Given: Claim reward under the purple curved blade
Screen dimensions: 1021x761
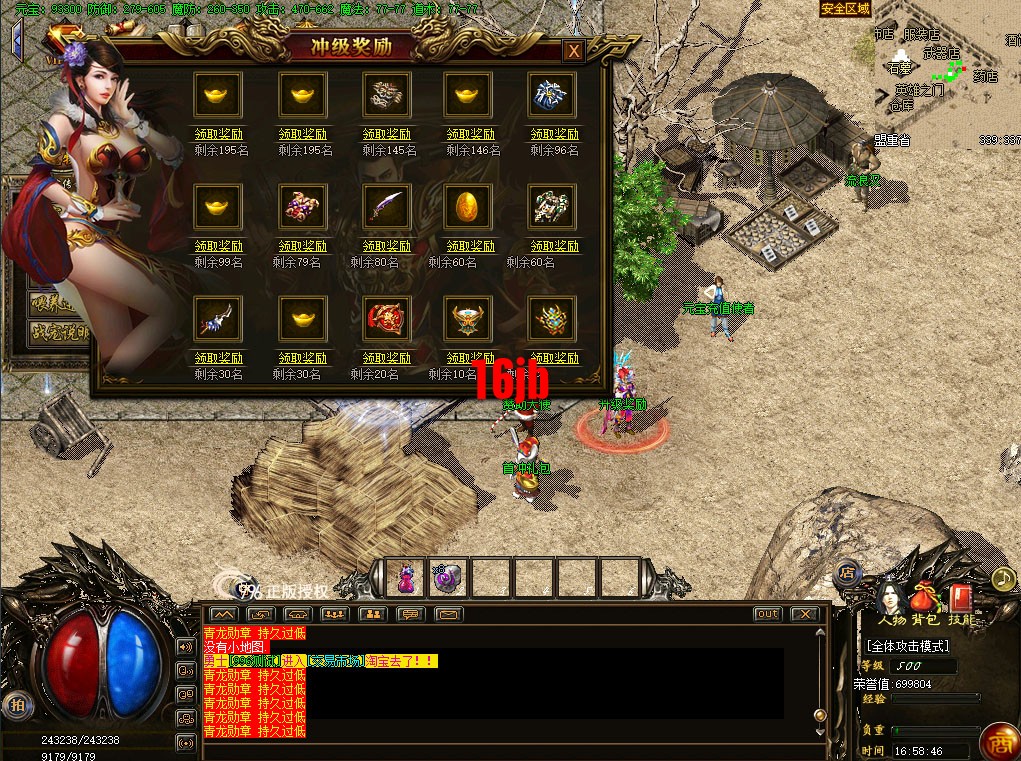Looking at the screenshot, I should coord(386,246).
